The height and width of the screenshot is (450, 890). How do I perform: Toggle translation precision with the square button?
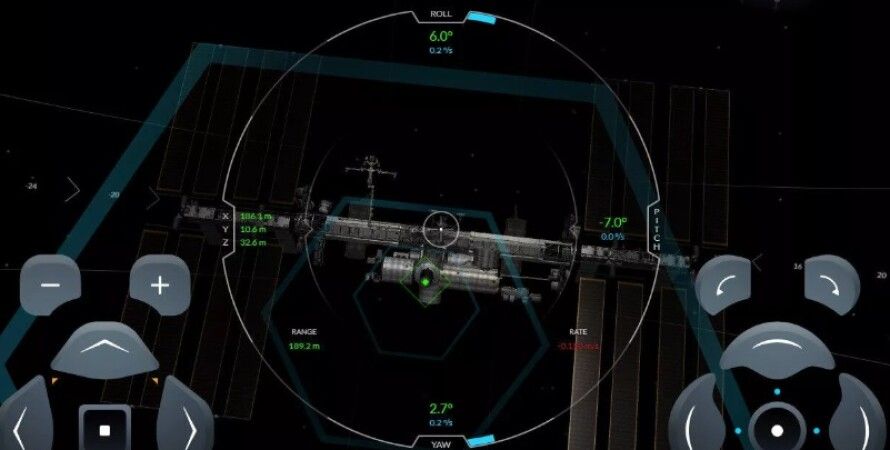105,429
